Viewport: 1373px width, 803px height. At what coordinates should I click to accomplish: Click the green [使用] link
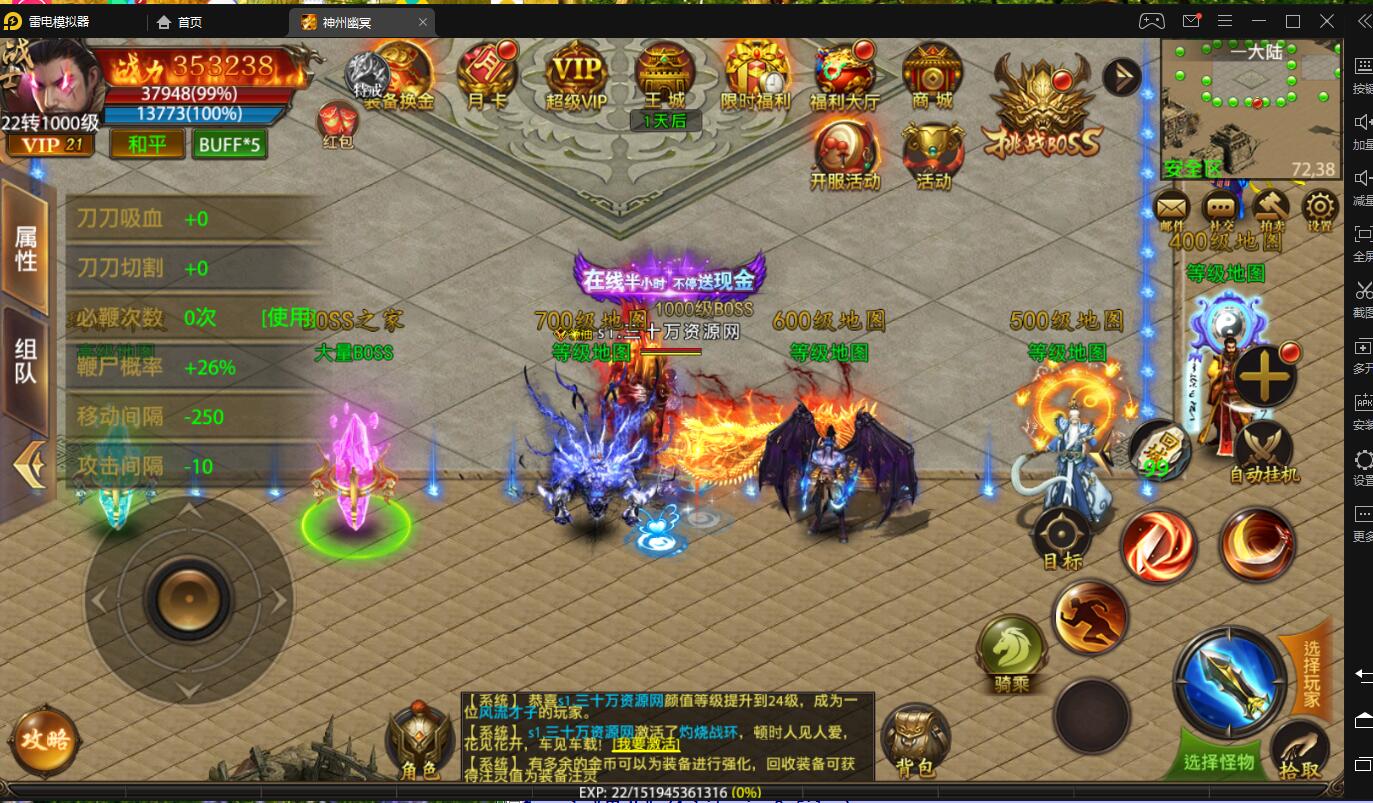pos(288,318)
